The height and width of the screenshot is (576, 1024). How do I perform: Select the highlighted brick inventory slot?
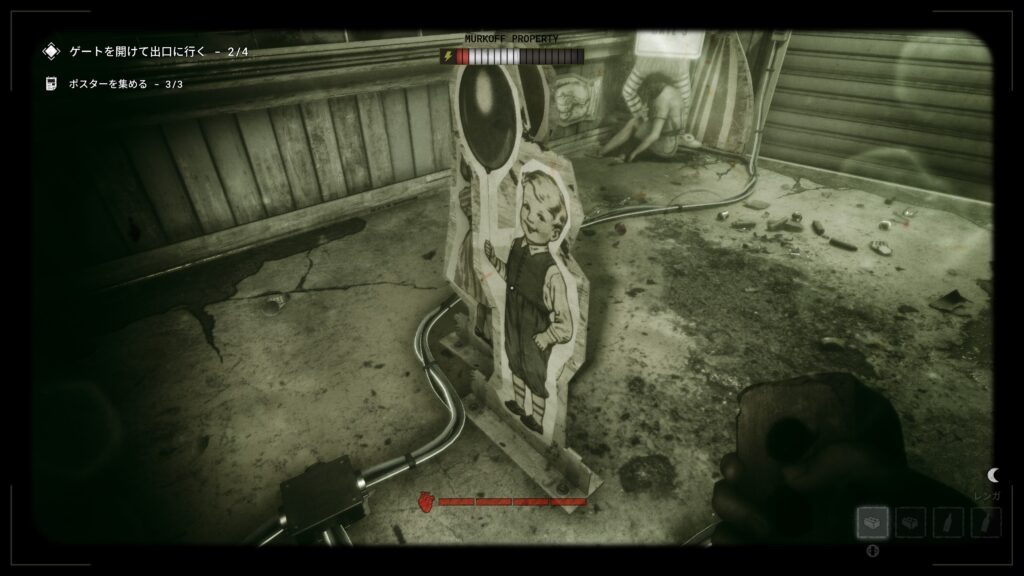pyautogui.click(x=873, y=522)
